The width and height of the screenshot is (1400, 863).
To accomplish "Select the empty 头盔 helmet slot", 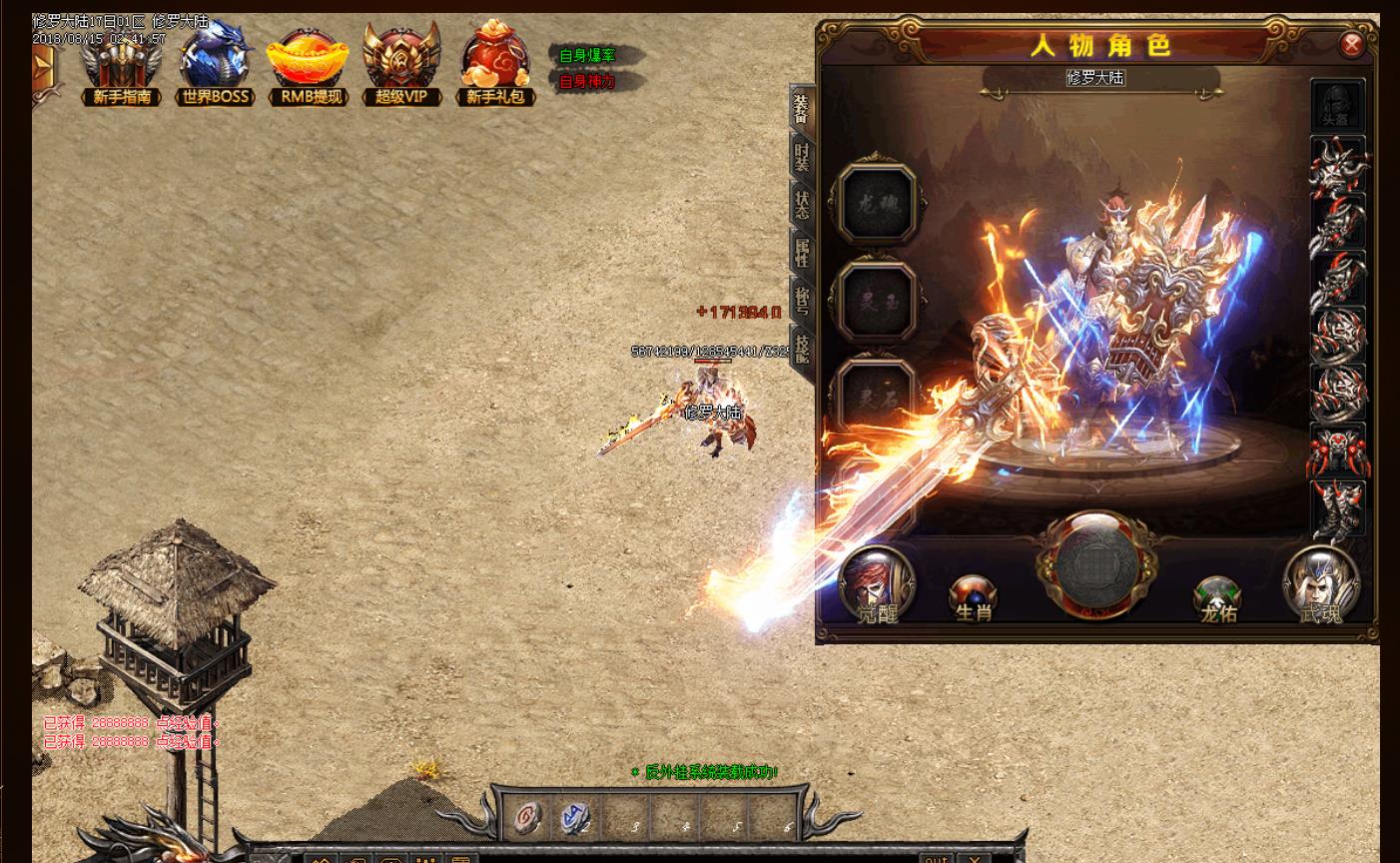I will click(x=1336, y=105).
